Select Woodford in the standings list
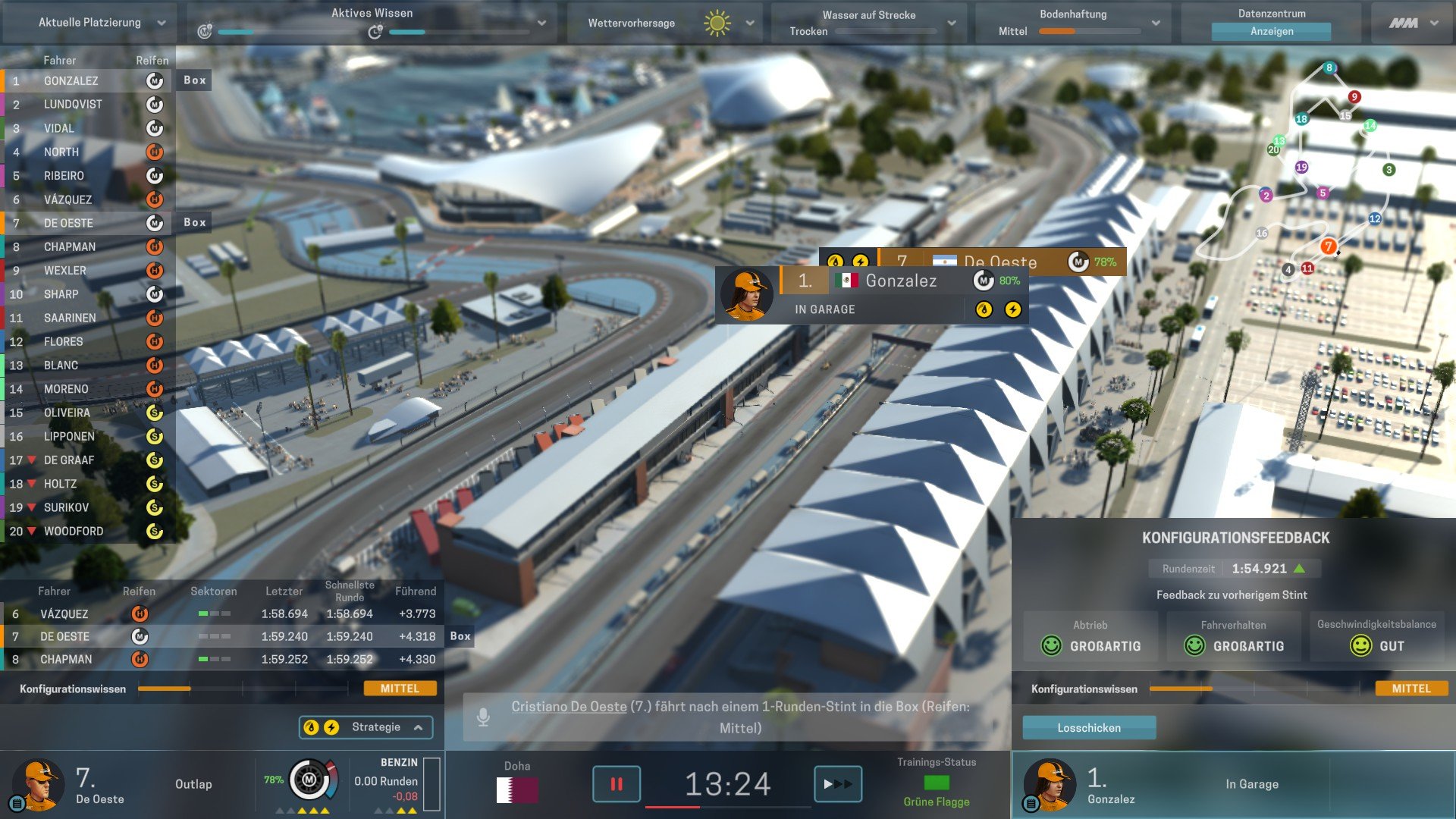 click(x=74, y=532)
